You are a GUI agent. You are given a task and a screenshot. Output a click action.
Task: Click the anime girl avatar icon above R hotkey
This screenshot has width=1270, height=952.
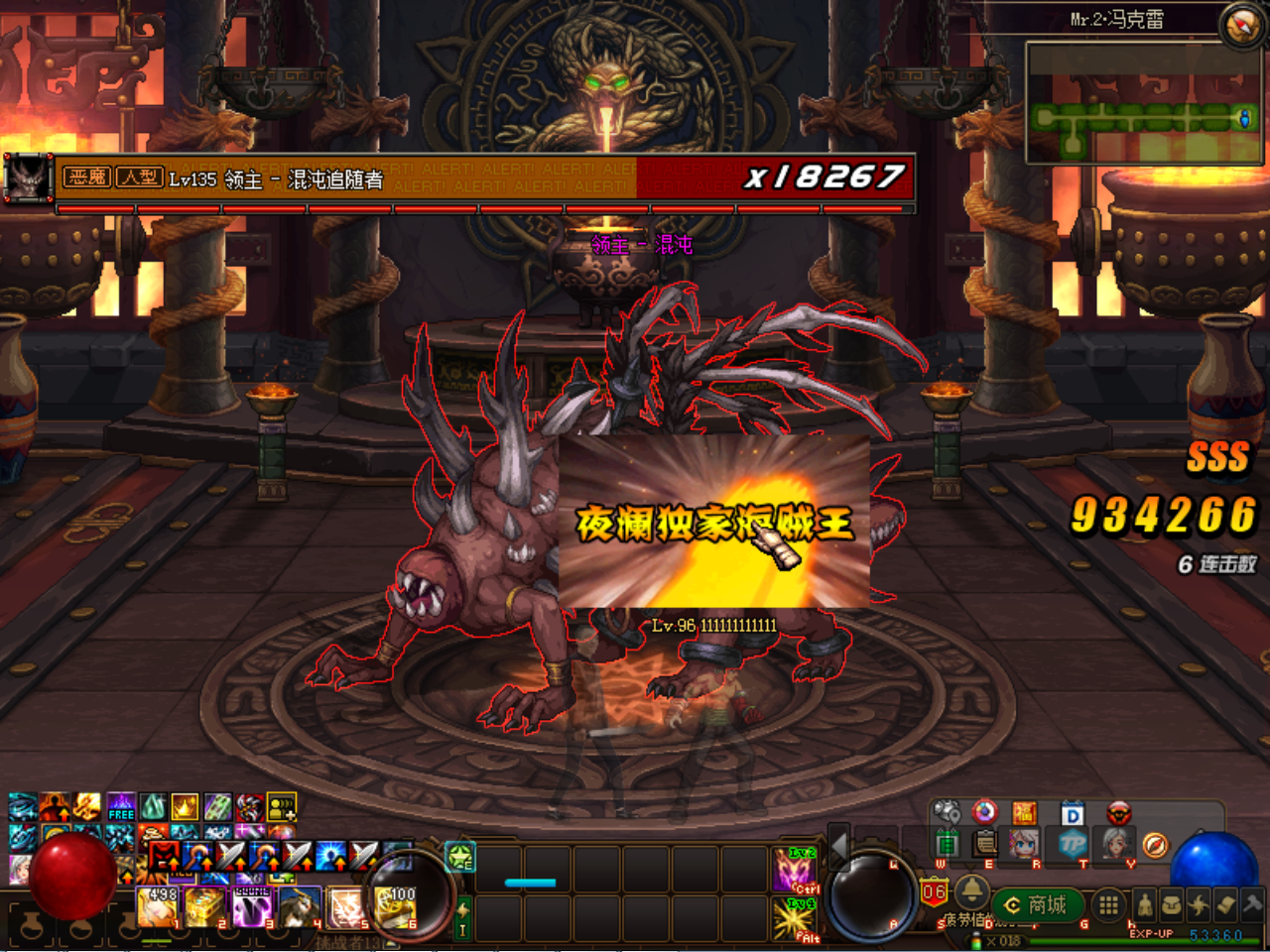pos(1023,845)
